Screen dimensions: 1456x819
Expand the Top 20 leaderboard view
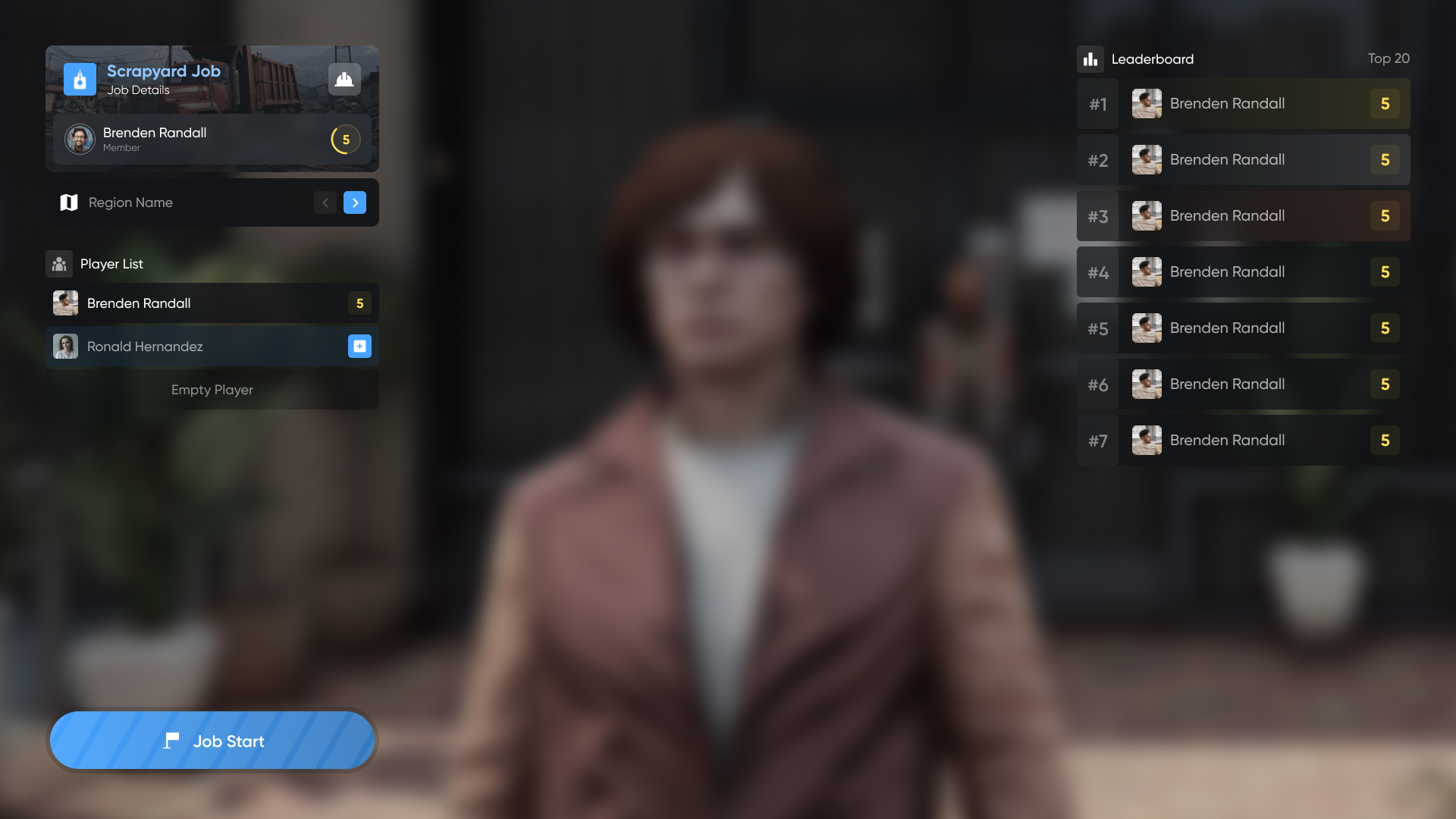[1389, 58]
